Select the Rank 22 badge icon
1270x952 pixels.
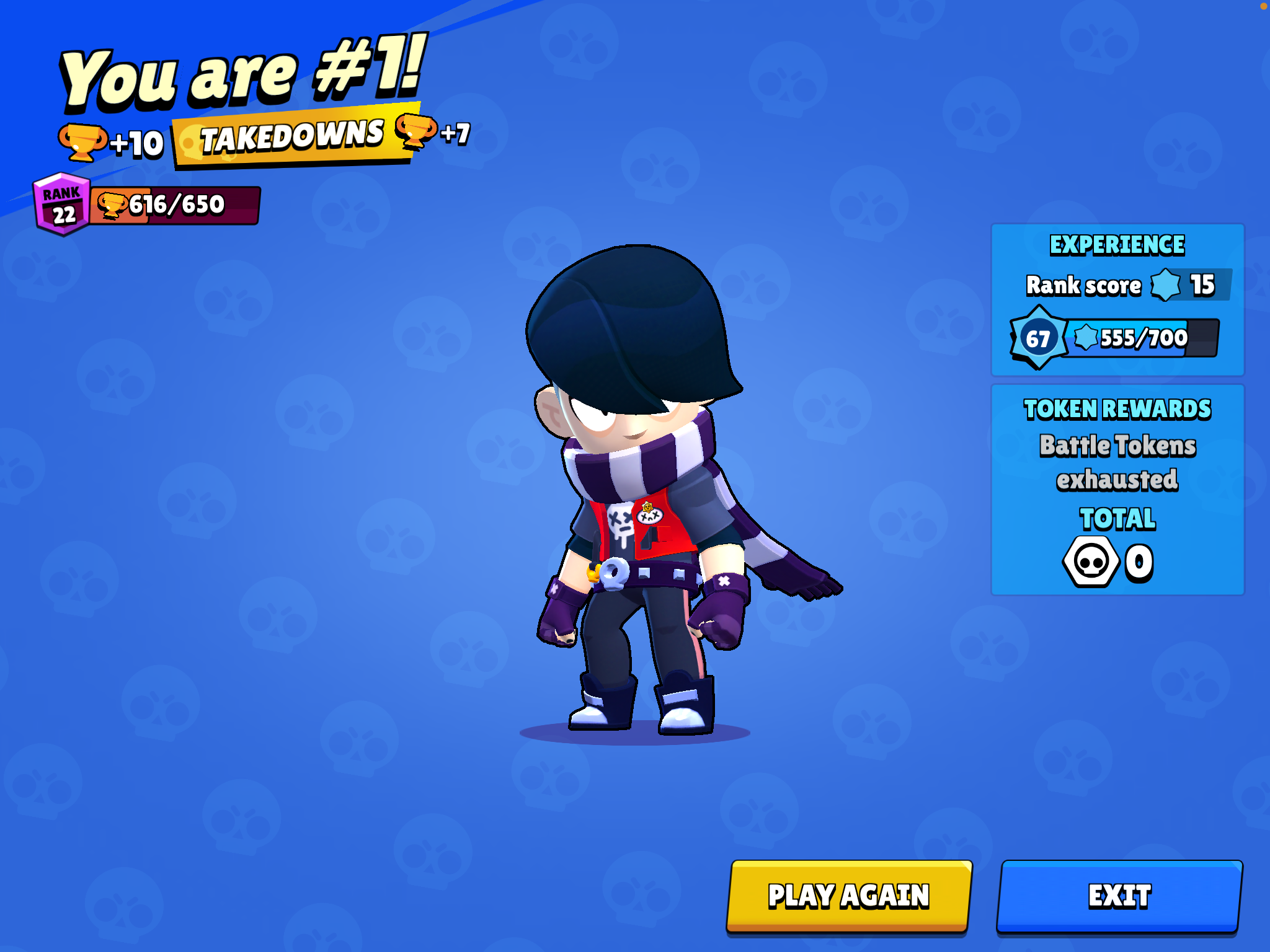coord(61,203)
